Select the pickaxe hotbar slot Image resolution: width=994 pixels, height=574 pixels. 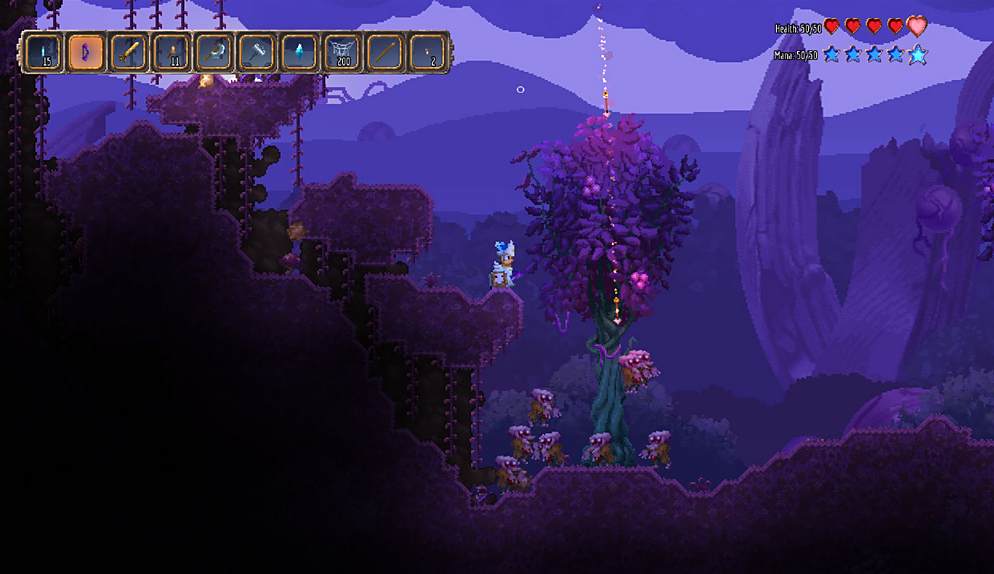214,52
